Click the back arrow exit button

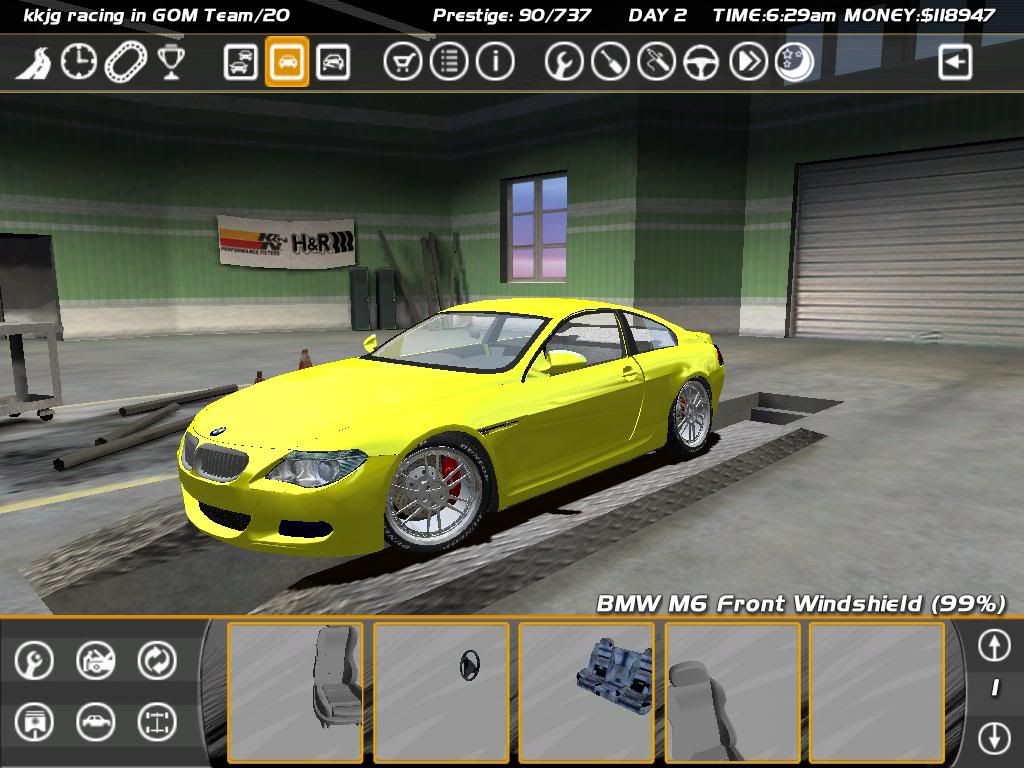tap(955, 63)
